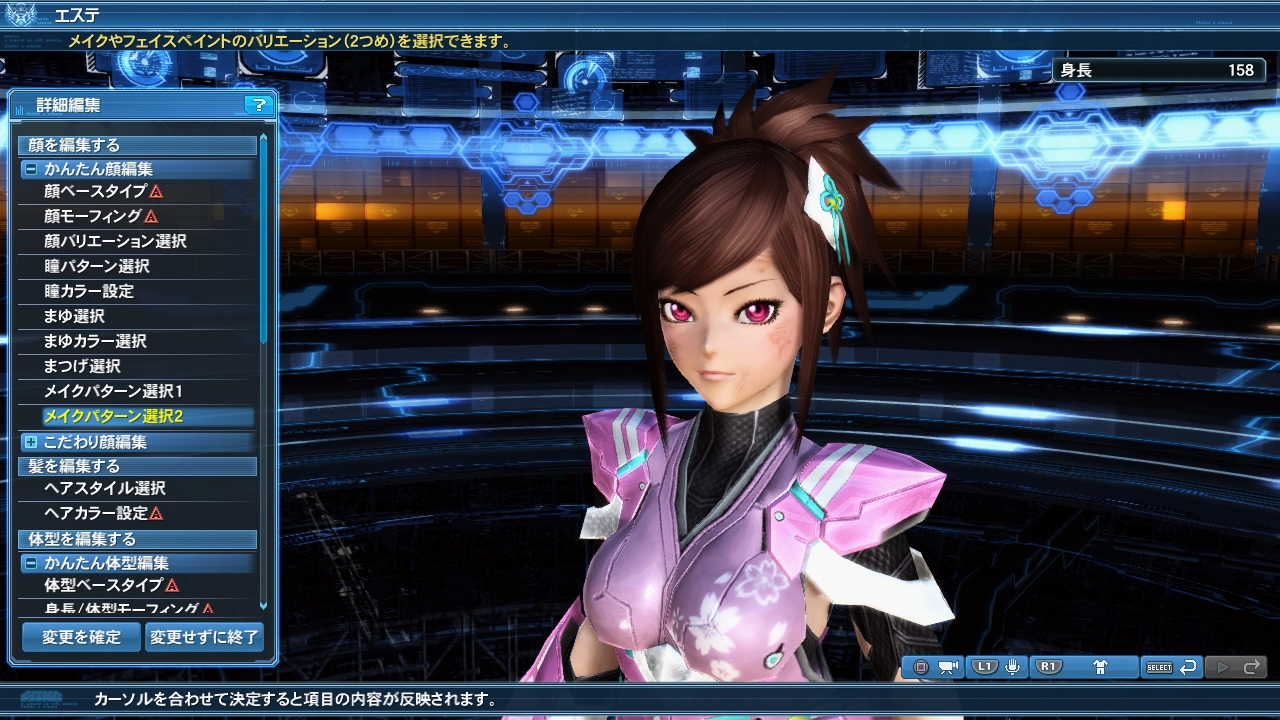Select 瞳カラー設定
Viewport: 1280px width, 720px height.
tap(89, 291)
